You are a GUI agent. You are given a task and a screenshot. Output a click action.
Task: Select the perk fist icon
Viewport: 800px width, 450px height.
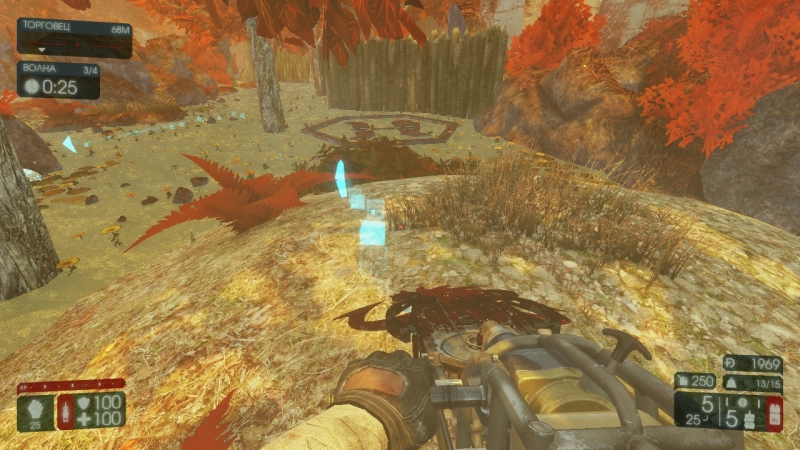(35, 409)
